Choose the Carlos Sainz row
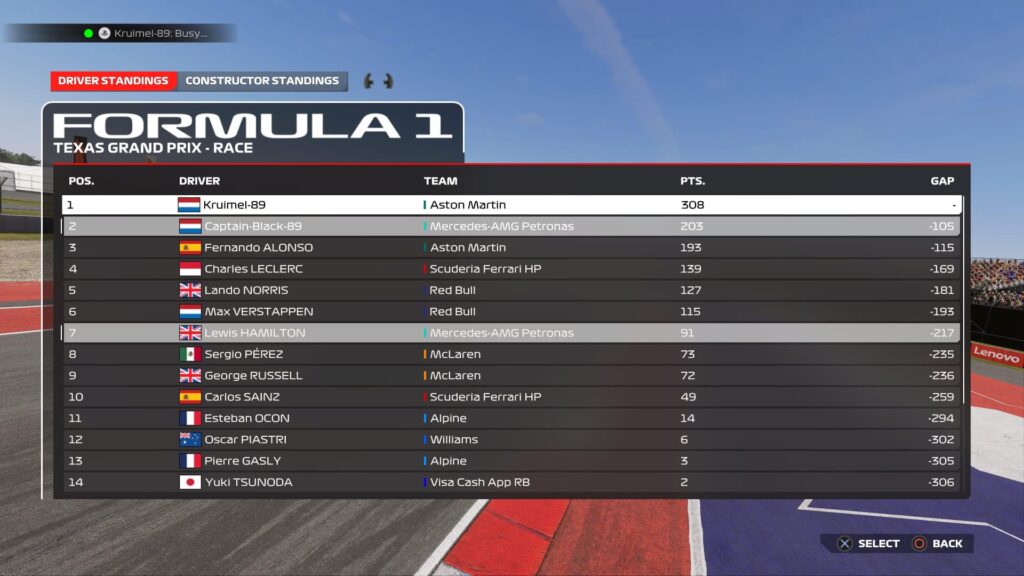This screenshot has height=576, width=1024. point(511,397)
